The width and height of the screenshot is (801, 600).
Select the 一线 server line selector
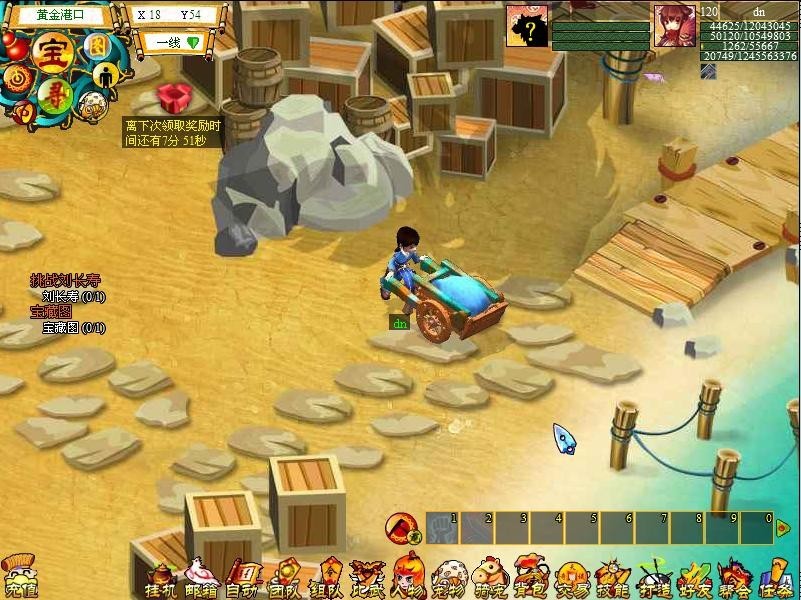[172, 43]
